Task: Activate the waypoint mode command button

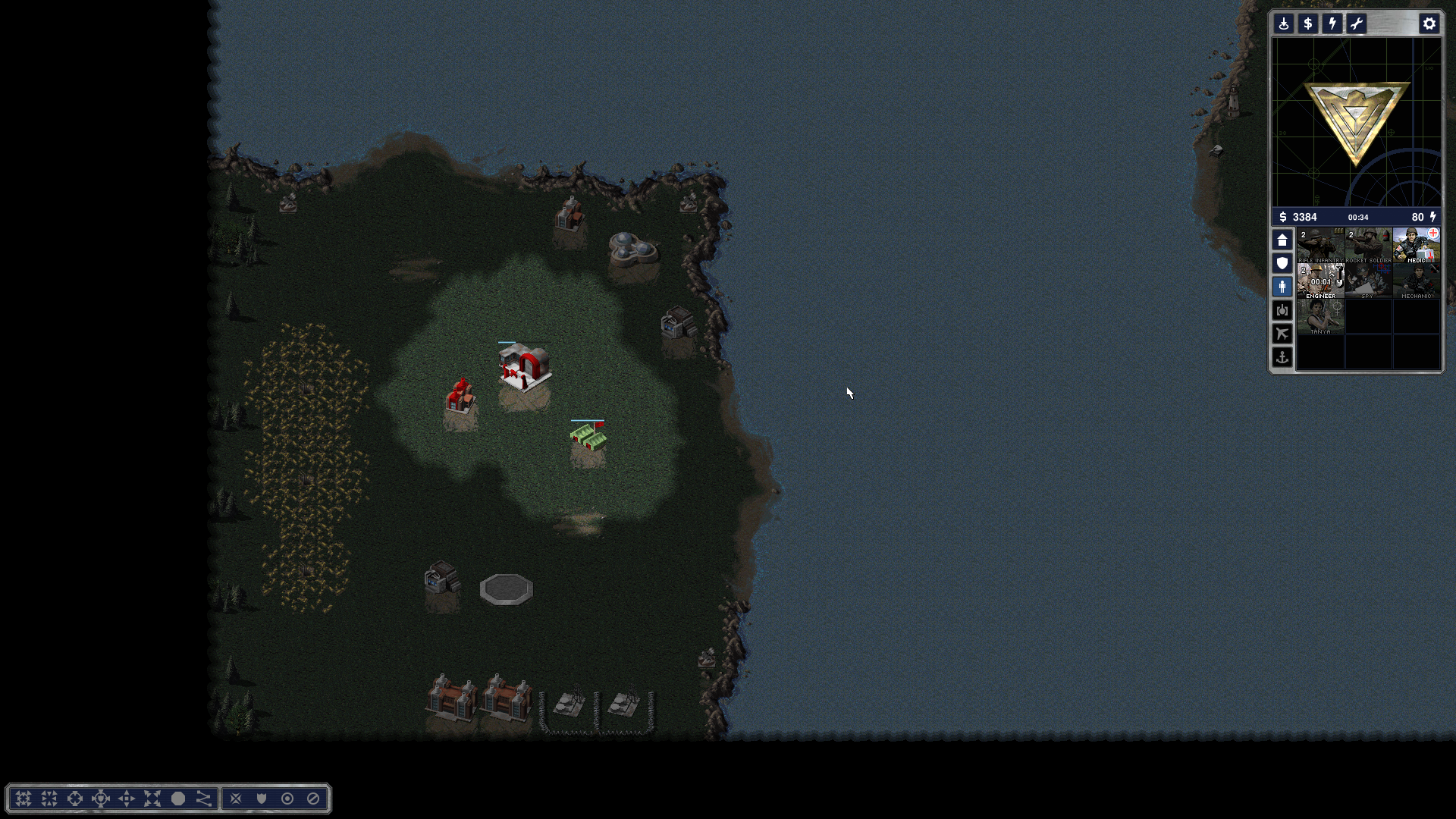Action: [204, 799]
